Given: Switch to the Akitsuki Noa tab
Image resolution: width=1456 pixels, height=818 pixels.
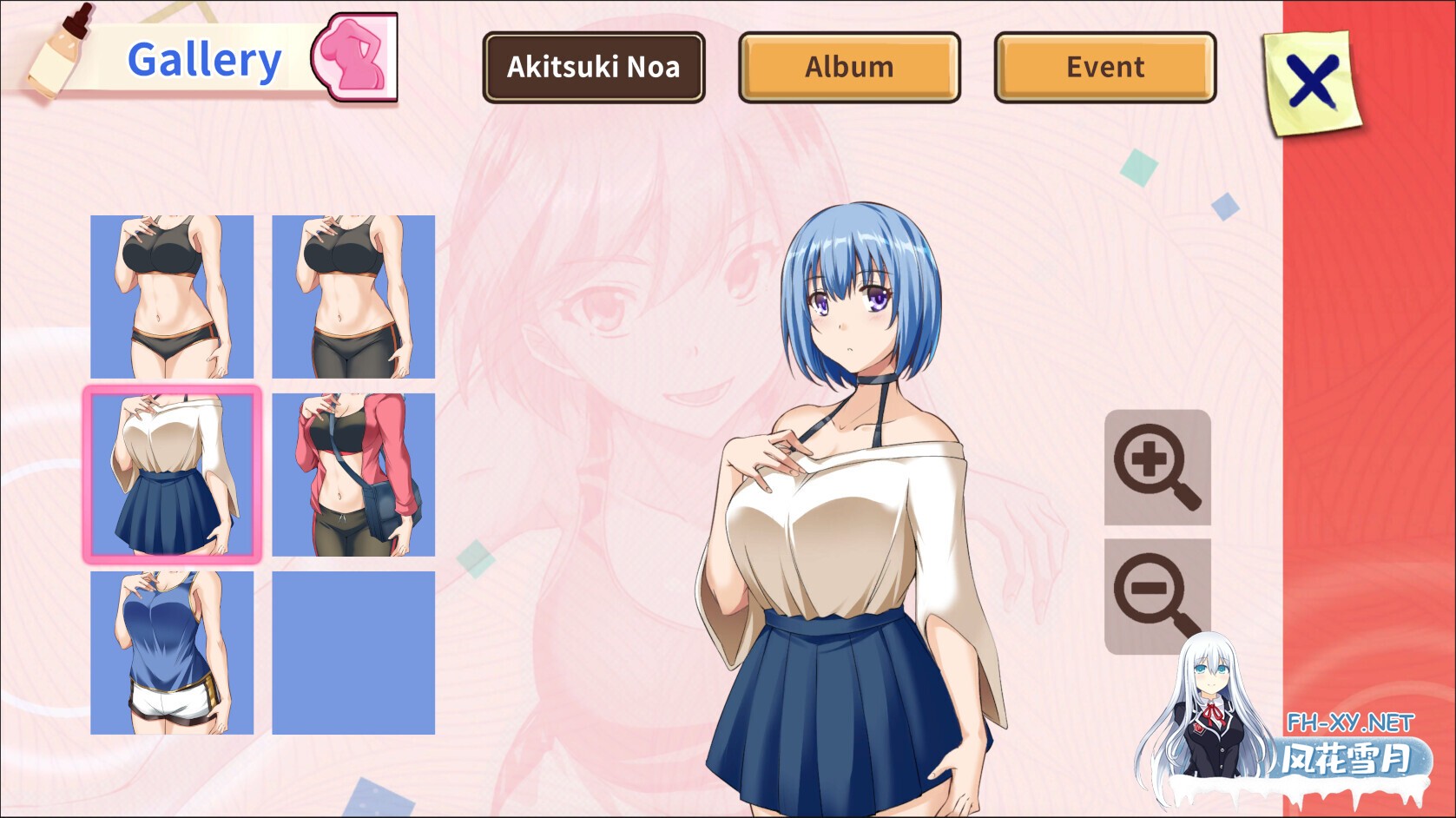Looking at the screenshot, I should click(593, 67).
